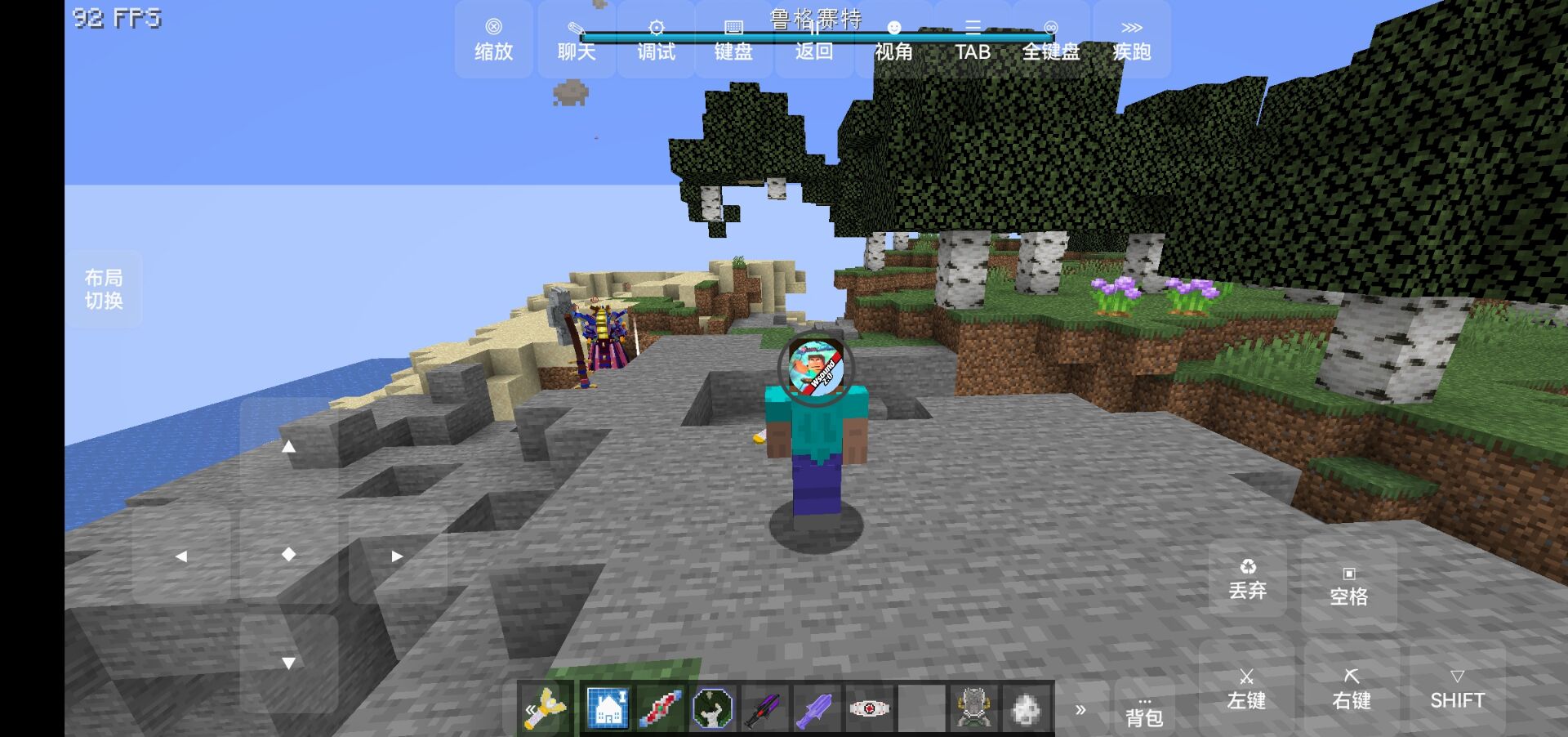Toggle the 调试 debug button

[x=656, y=40]
